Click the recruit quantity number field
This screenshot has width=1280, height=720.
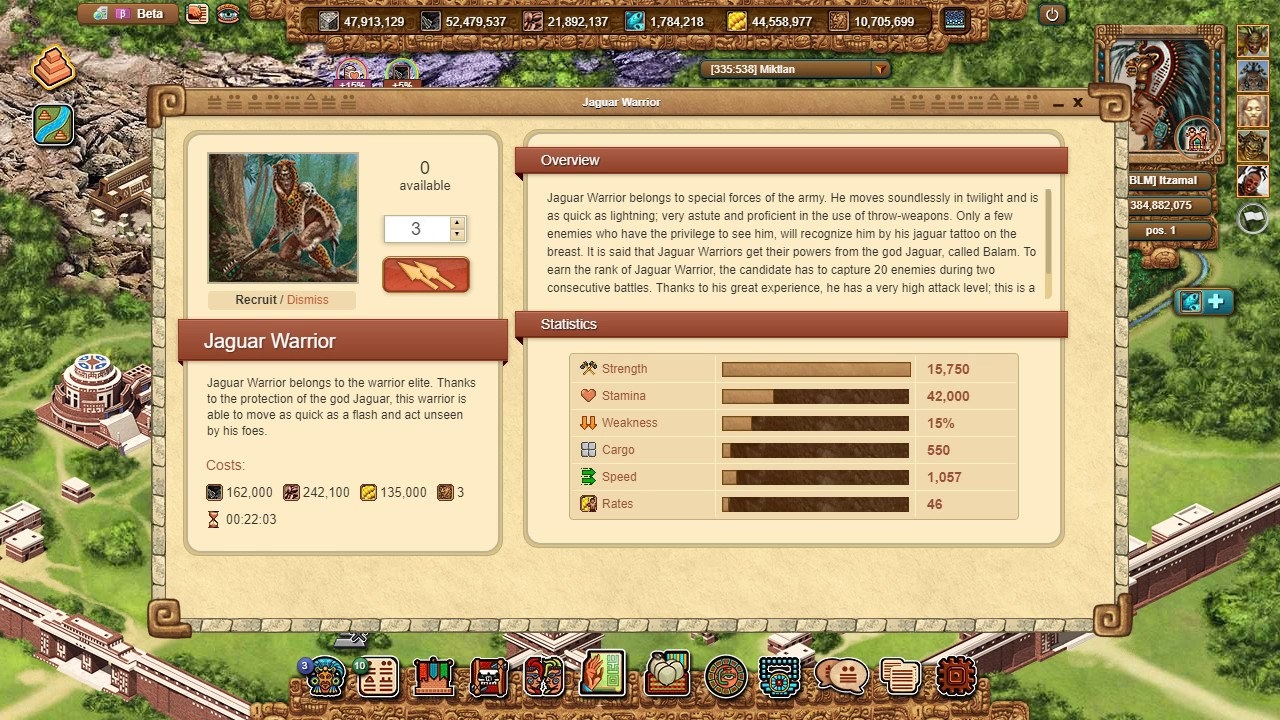(416, 229)
